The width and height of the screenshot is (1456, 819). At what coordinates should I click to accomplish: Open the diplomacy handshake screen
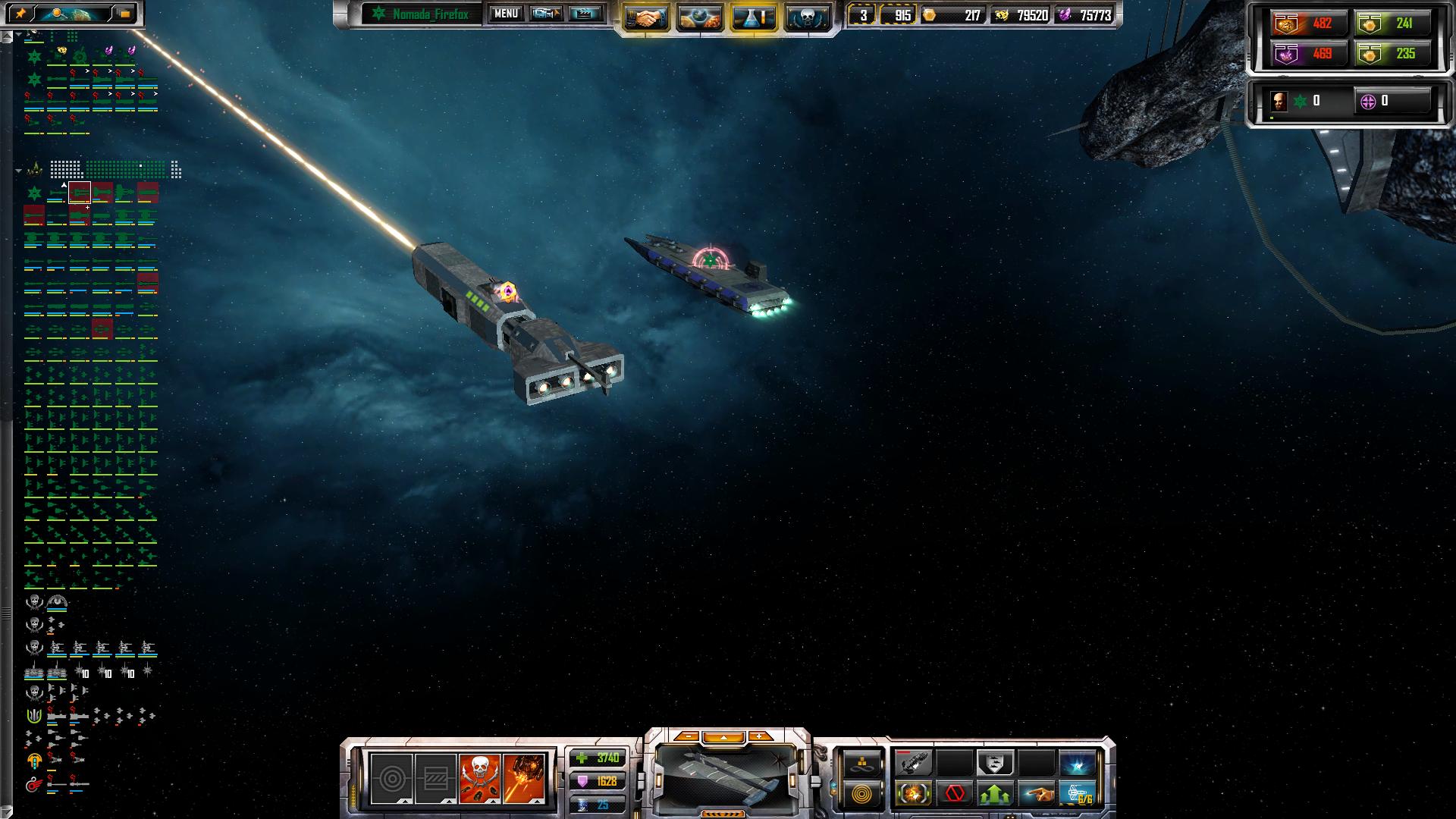click(x=646, y=17)
